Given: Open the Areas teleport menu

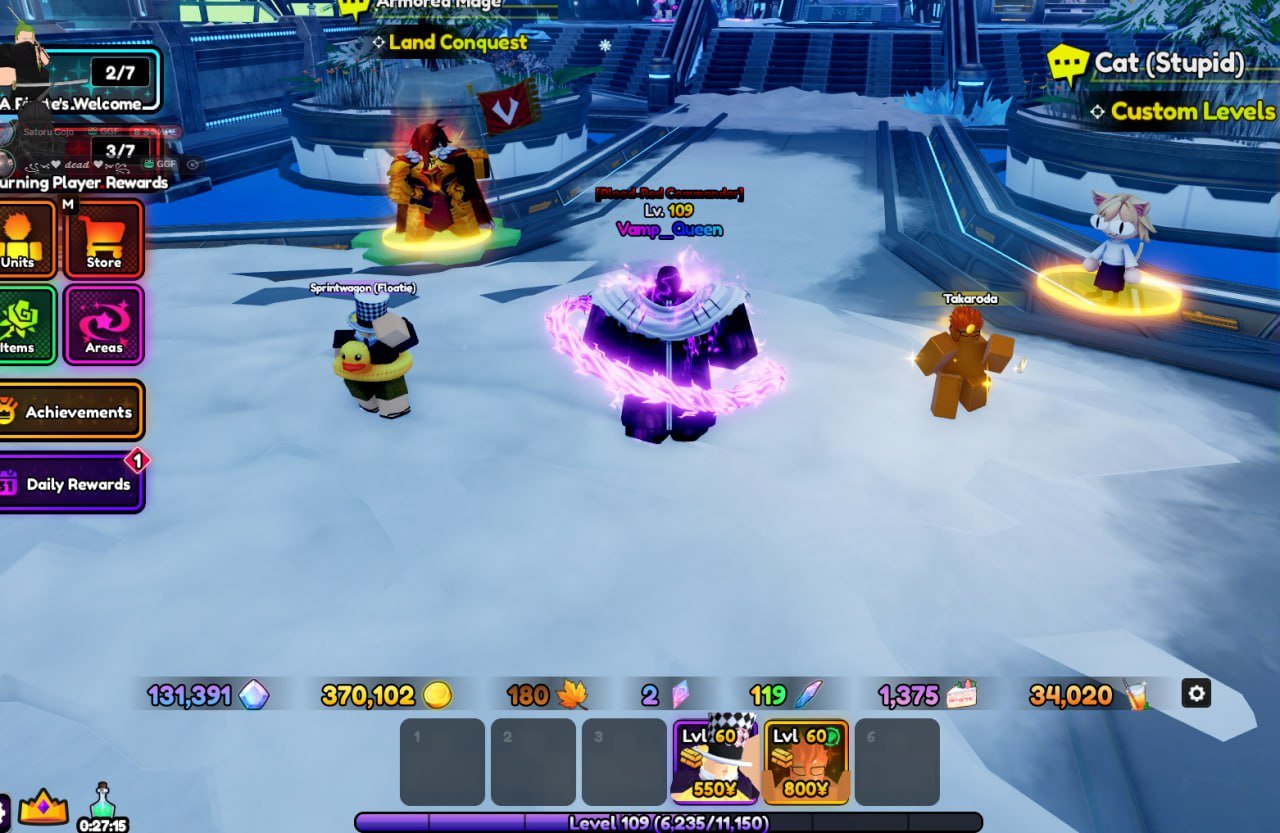Looking at the screenshot, I should pos(104,325).
